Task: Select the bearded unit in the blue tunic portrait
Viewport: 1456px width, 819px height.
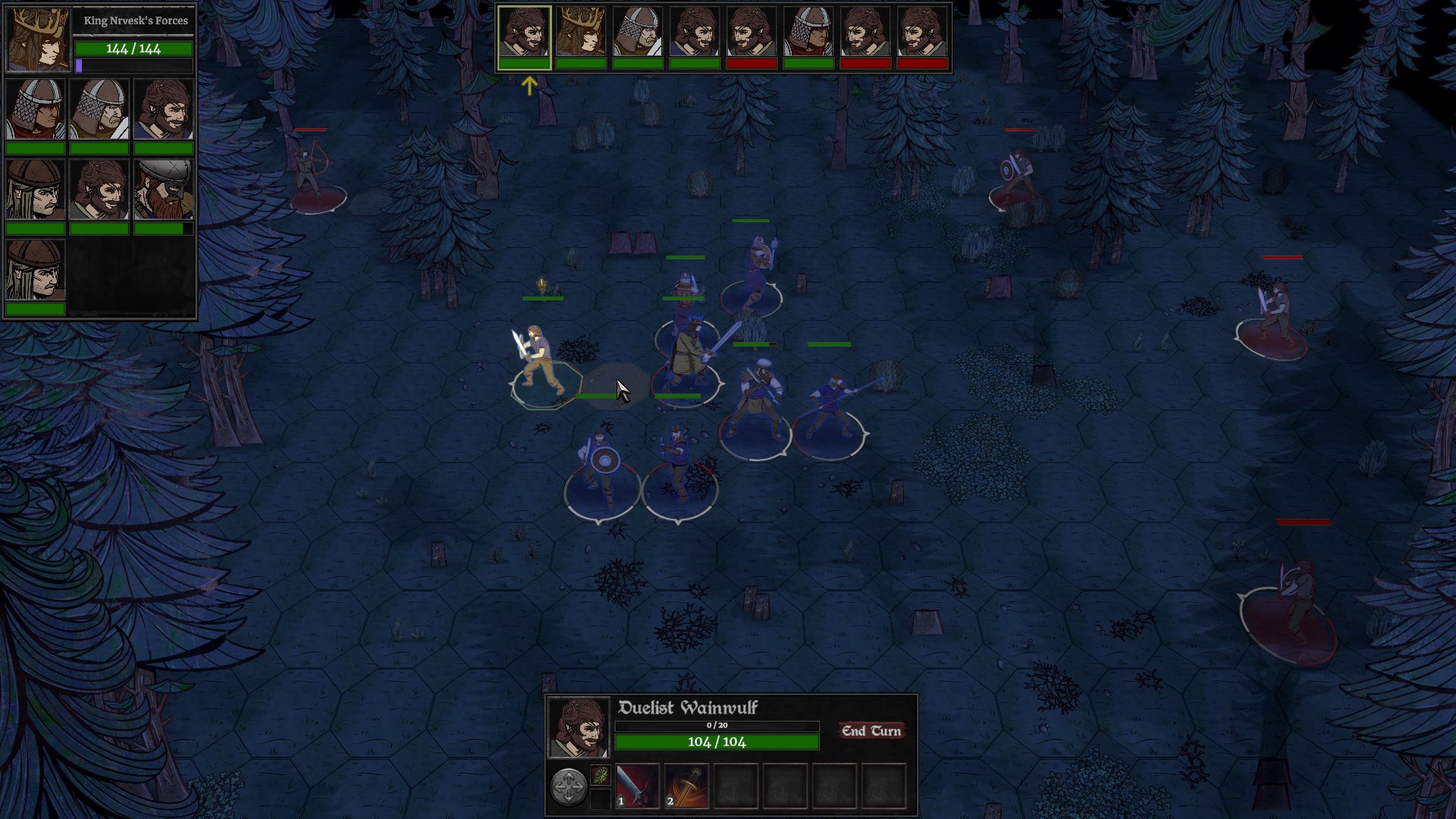Action: click(x=163, y=109)
